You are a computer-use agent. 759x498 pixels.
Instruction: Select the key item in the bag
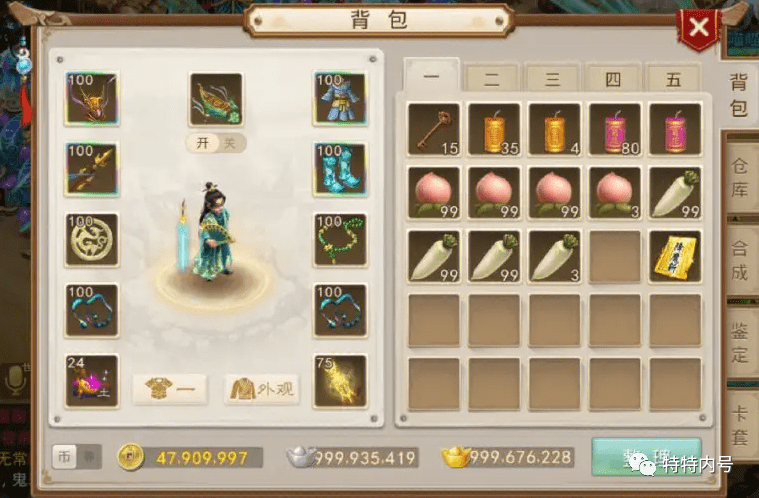[x=433, y=129]
